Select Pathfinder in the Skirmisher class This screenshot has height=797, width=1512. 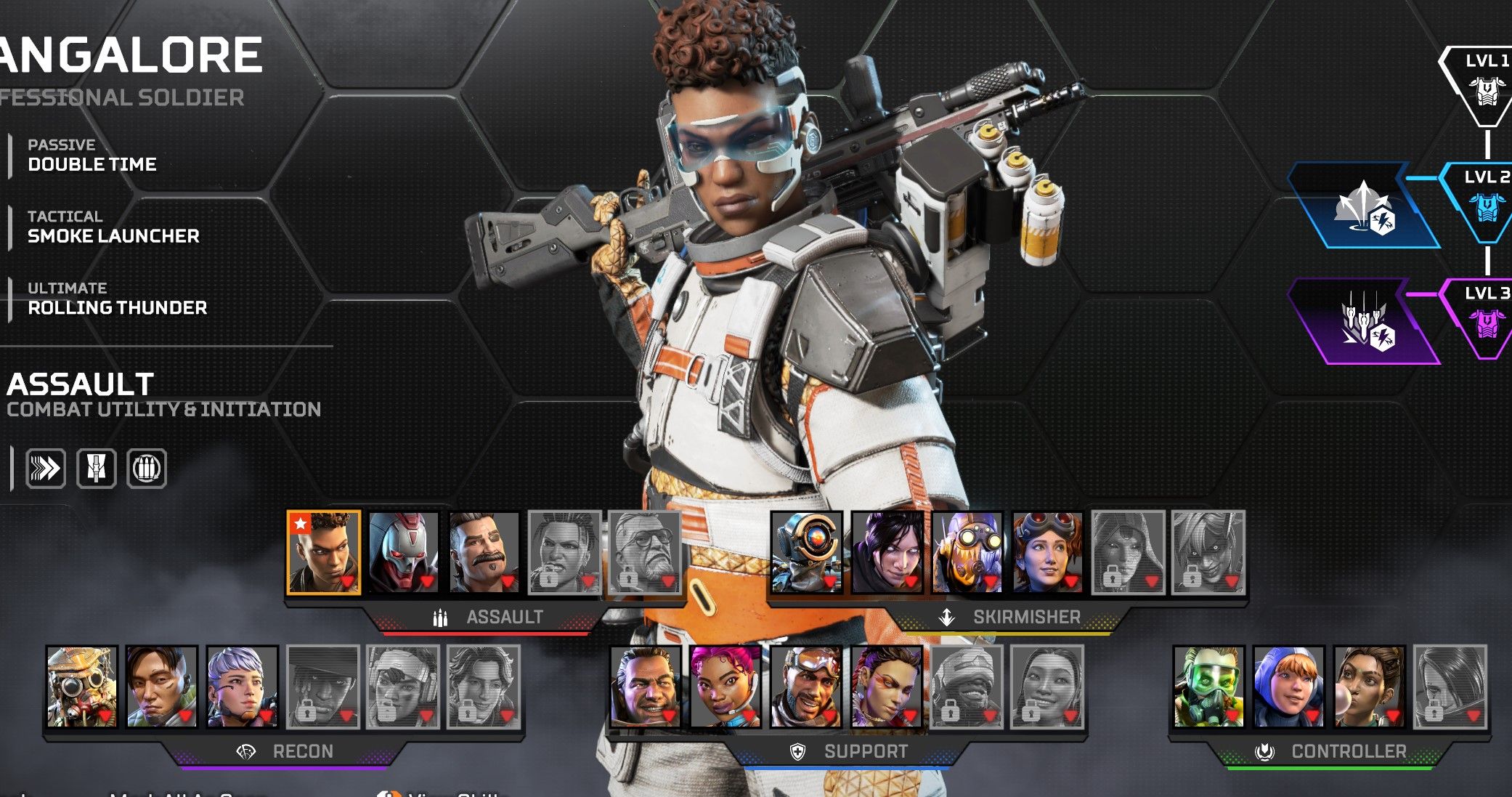pos(807,553)
